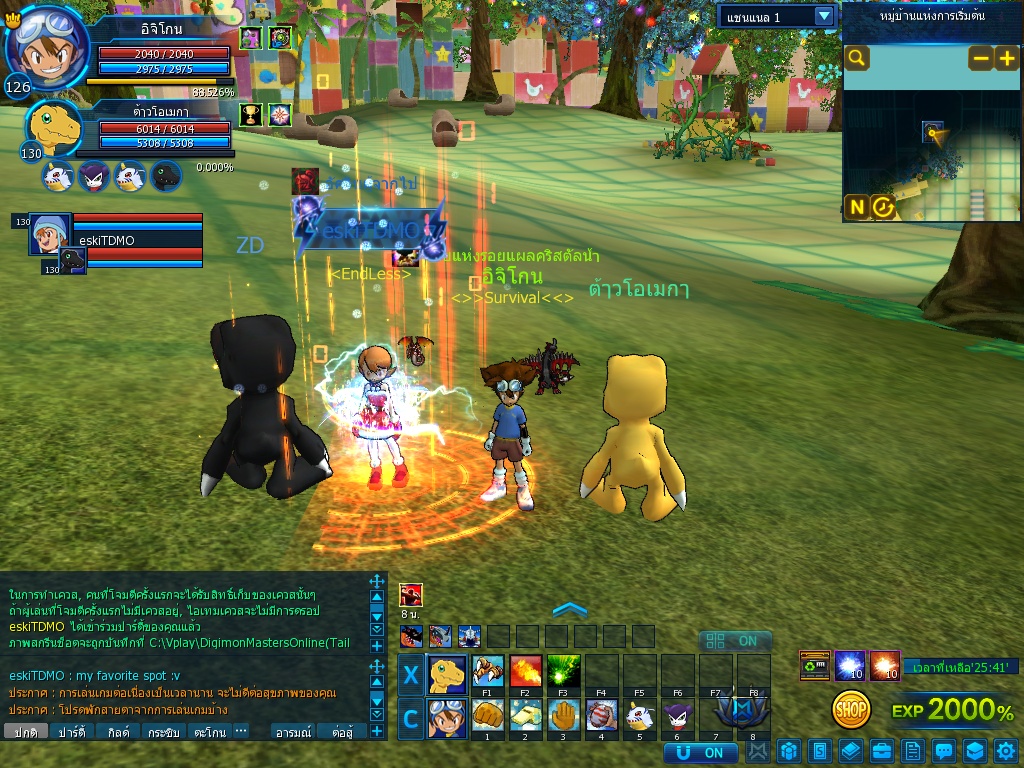1024x768 pixels.
Task: Zoom in the minimap with plus button
Action: click(1006, 58)
